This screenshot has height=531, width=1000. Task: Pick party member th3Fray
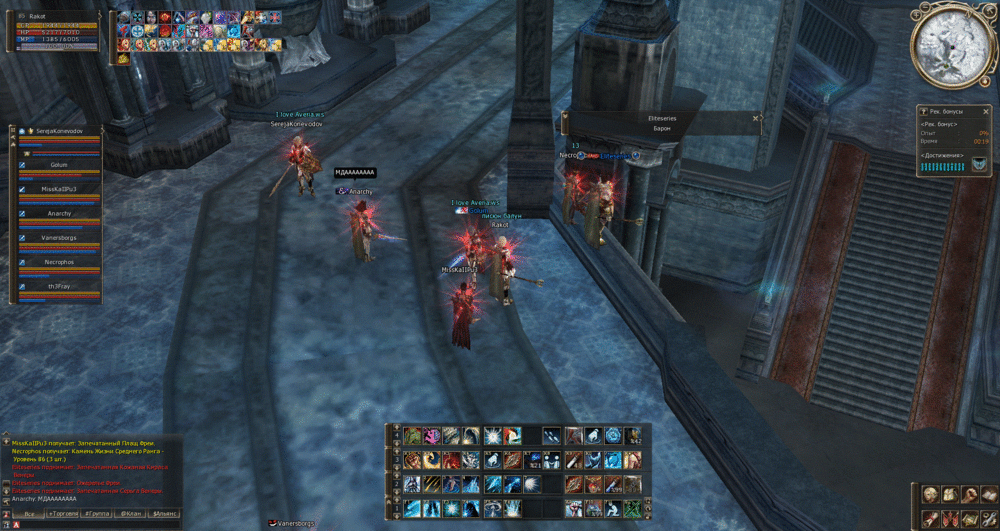pyautogui.click(x=59, y=286)
